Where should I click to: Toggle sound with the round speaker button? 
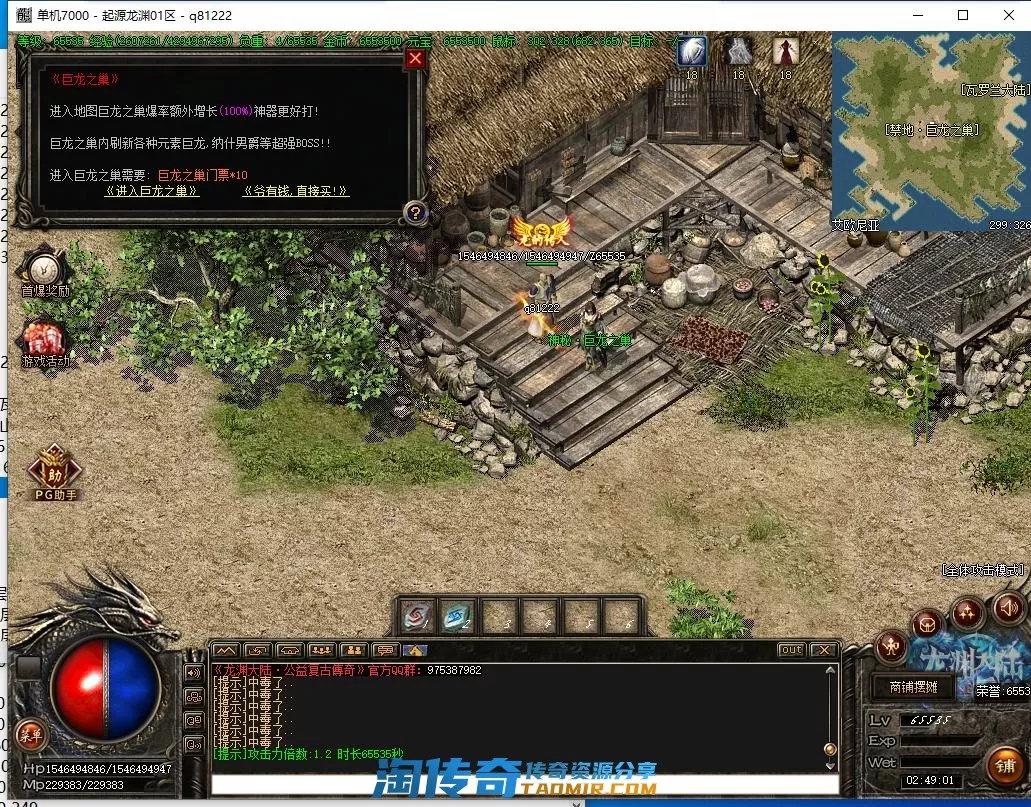click(x=1008, y=606)
